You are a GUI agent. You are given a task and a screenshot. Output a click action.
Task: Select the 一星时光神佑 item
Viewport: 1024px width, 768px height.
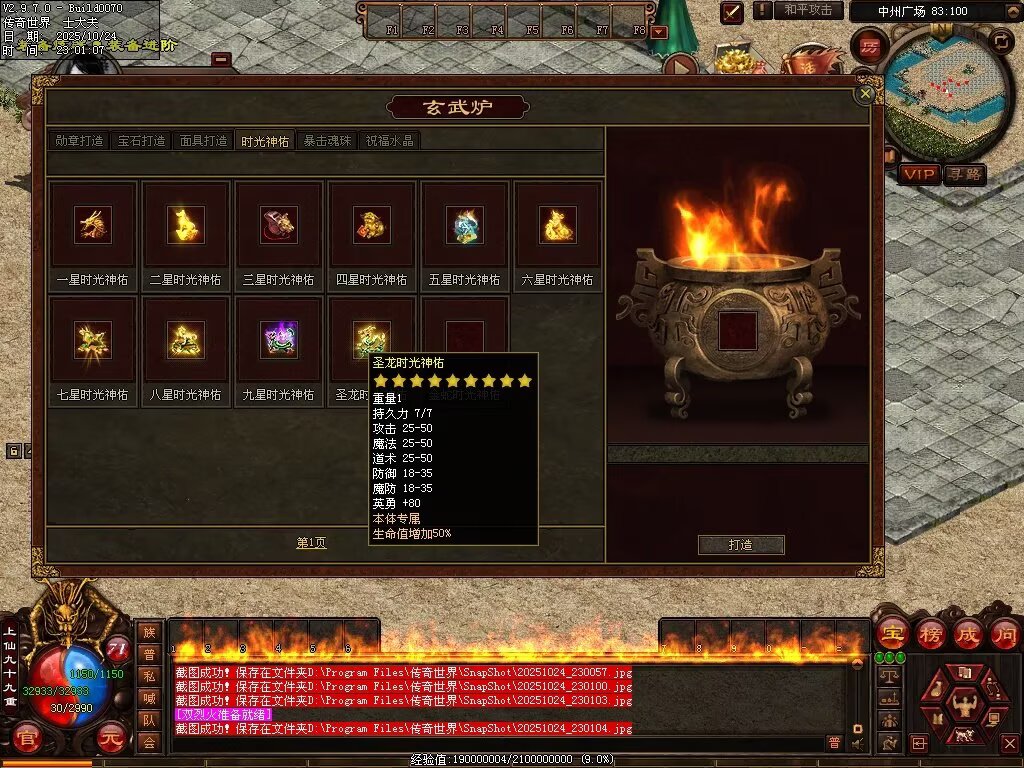pos(93,225)
